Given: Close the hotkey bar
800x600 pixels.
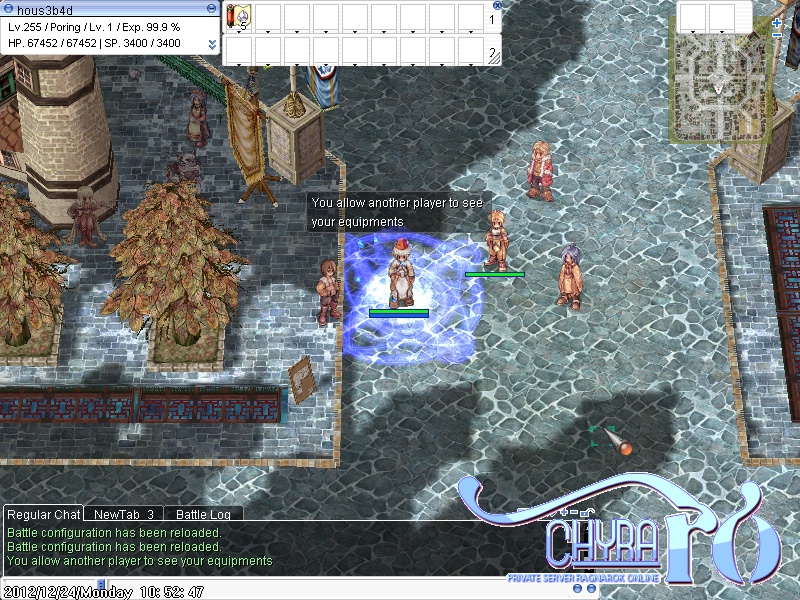Looking at the screenshot, I should [497, 5].
